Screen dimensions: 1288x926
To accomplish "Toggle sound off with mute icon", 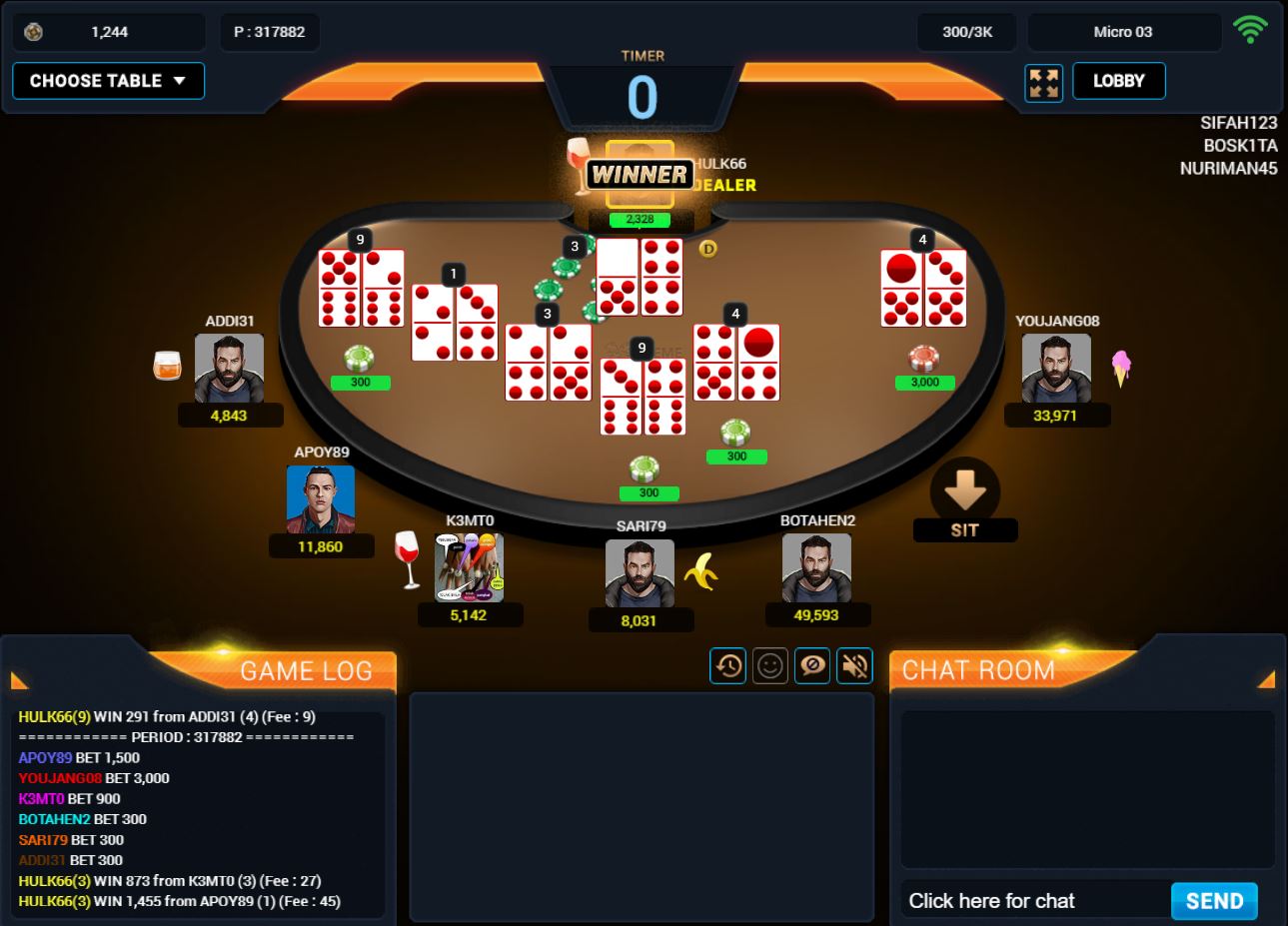I will tap(853, 665).
